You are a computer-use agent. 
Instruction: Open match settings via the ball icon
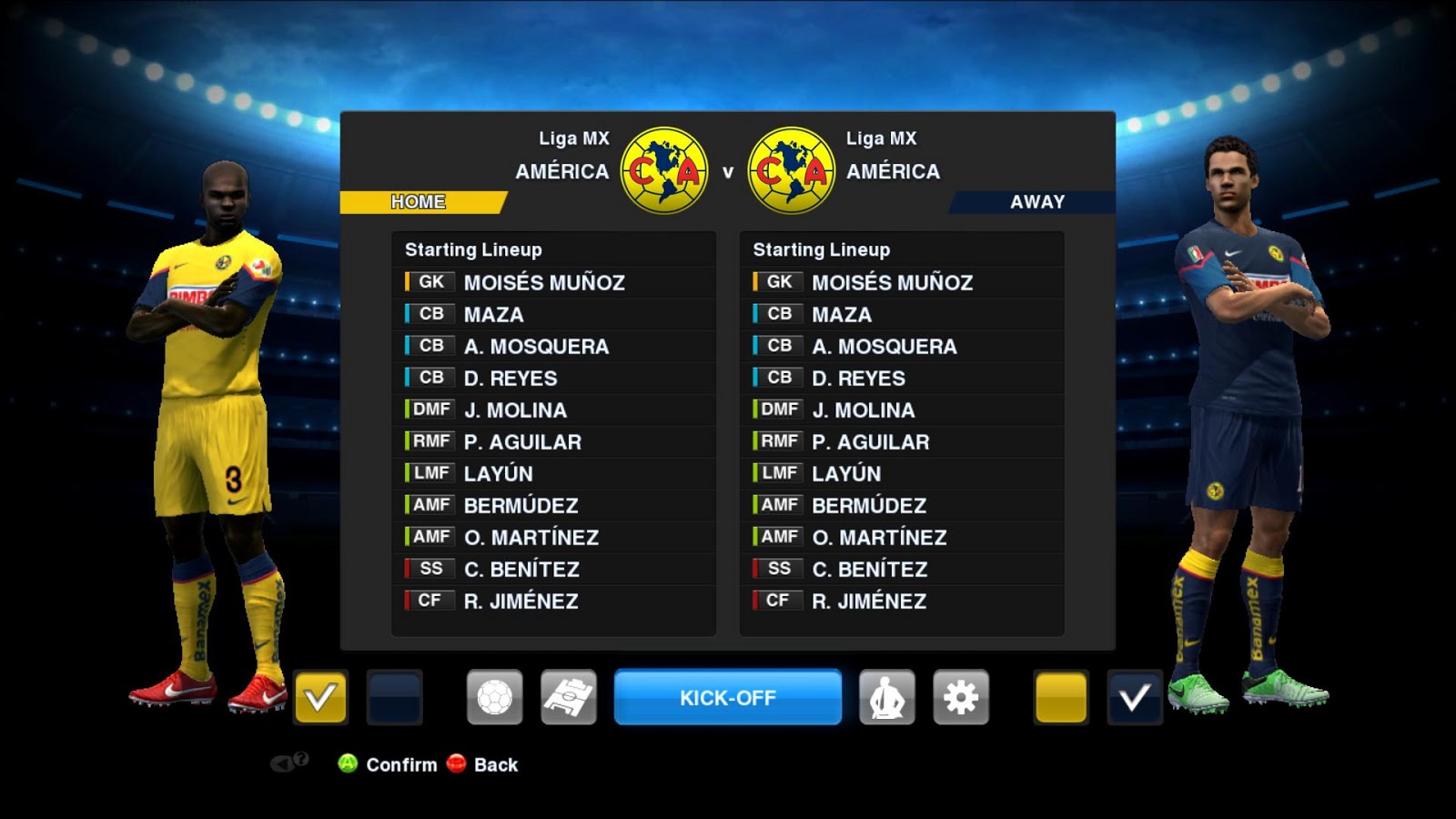pos(494,699)
